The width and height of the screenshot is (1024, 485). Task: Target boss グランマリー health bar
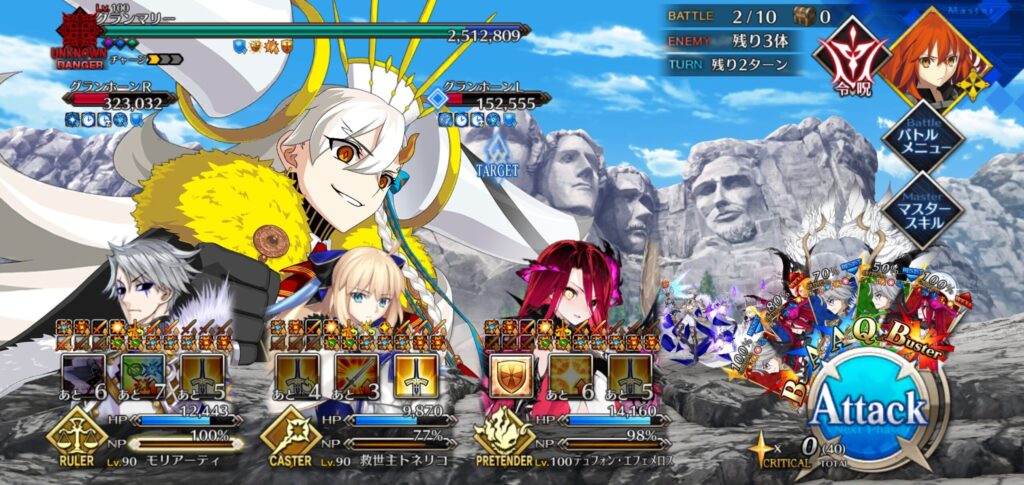300,32
